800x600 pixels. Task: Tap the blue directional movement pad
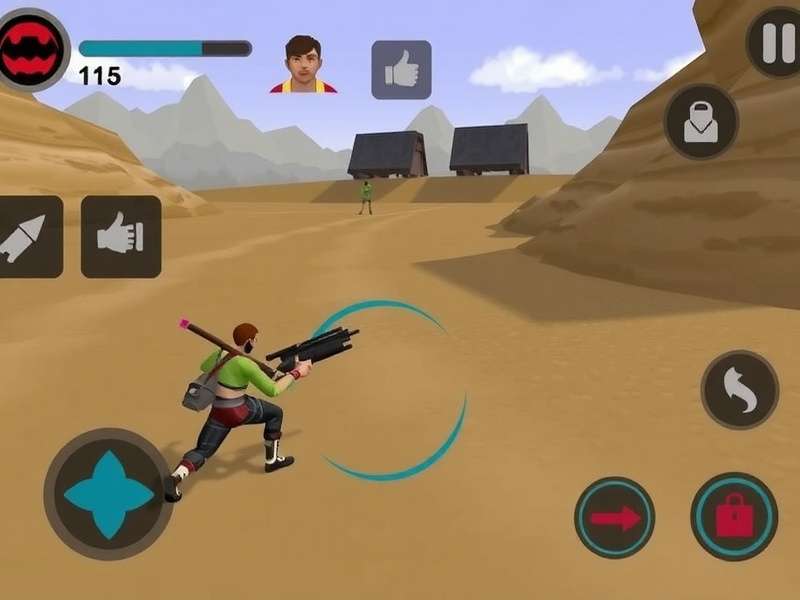click(108, 494)
